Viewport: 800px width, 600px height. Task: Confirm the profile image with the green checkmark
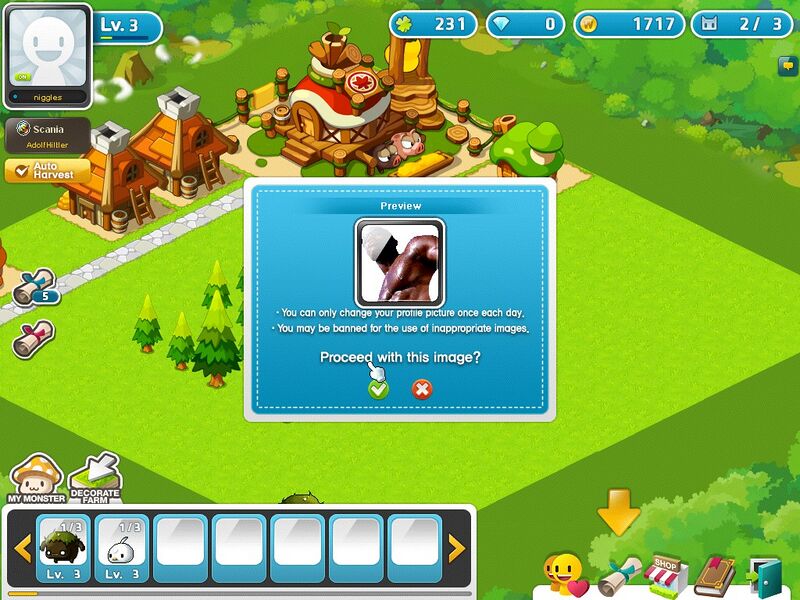click(378, 389)
